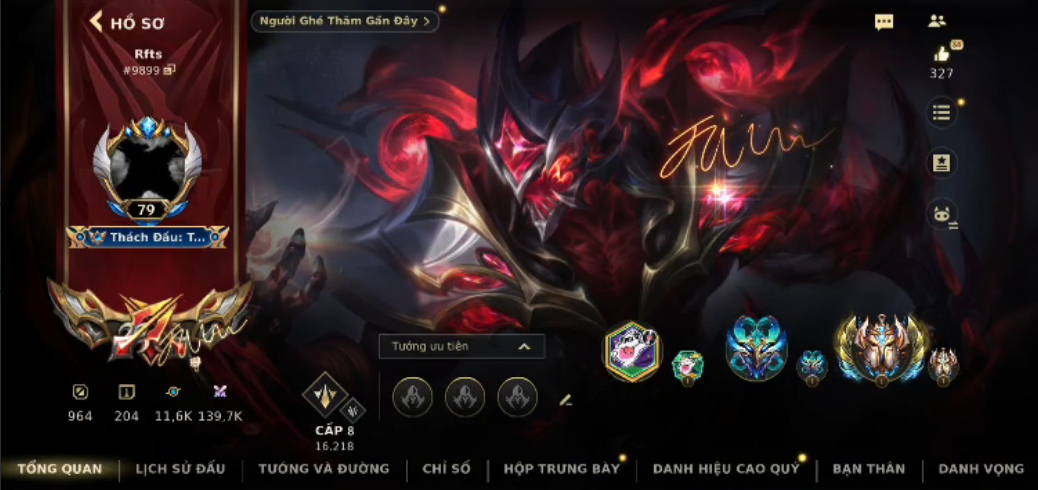Click the poro swap icon
This screenshot has height=490, width=1038.
pos(941,213)
